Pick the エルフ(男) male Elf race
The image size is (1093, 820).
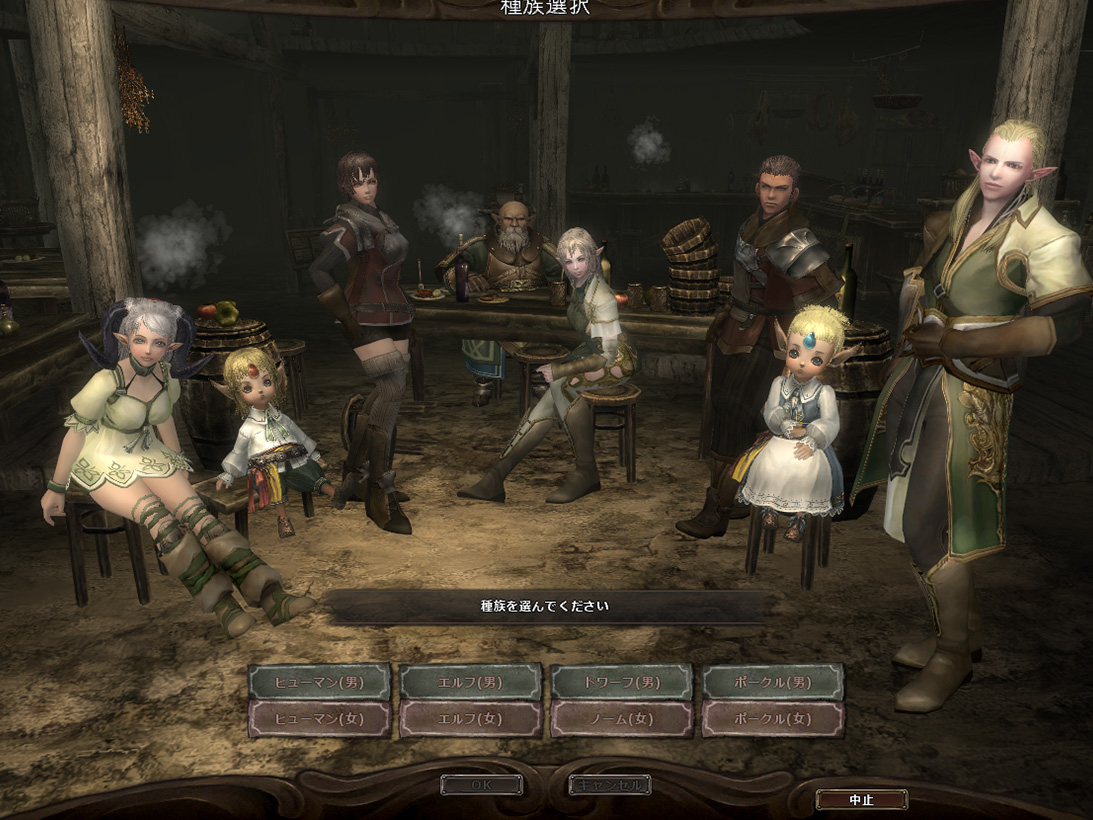[471, 682]
